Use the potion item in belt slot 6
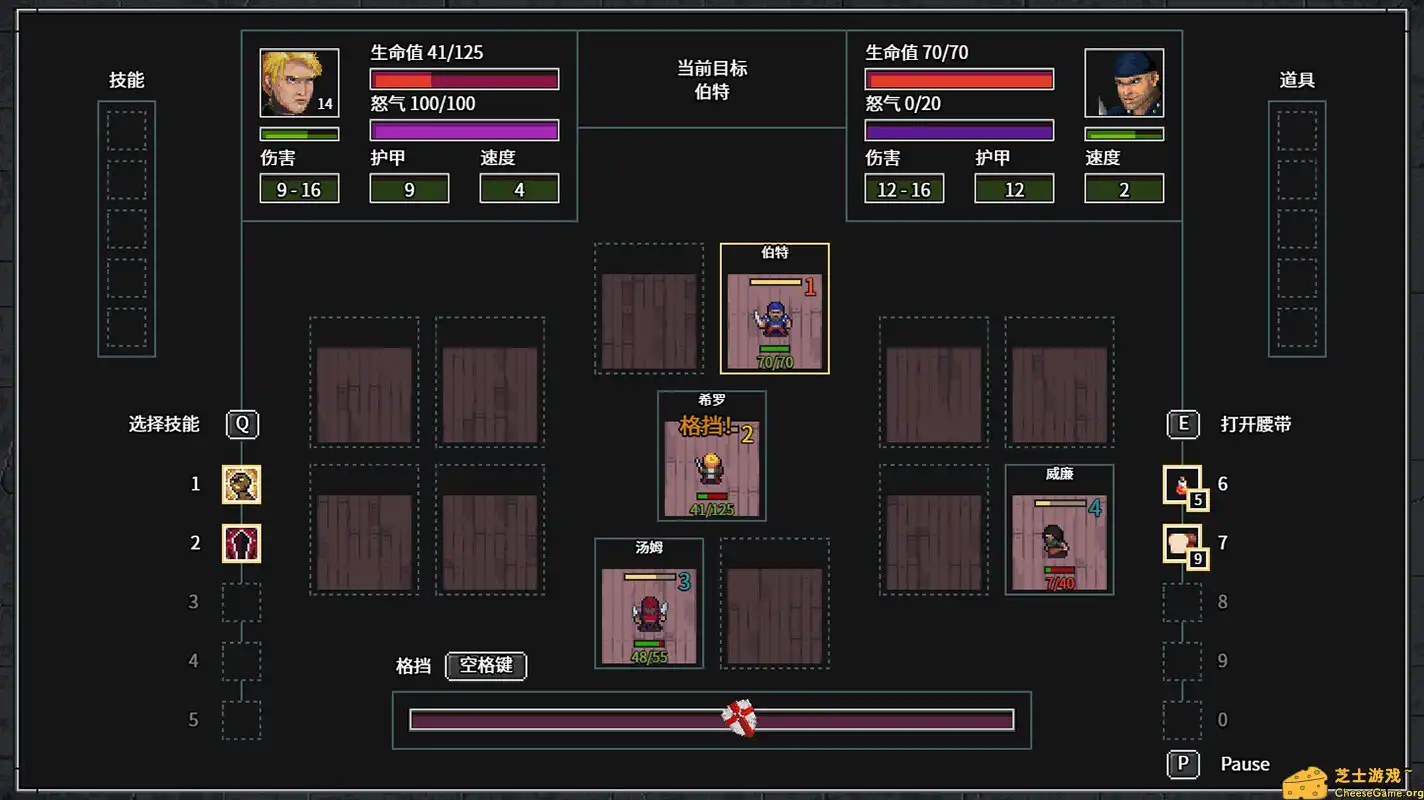The width and height of the screenshot is (1424, 800). click(1183, 484)
